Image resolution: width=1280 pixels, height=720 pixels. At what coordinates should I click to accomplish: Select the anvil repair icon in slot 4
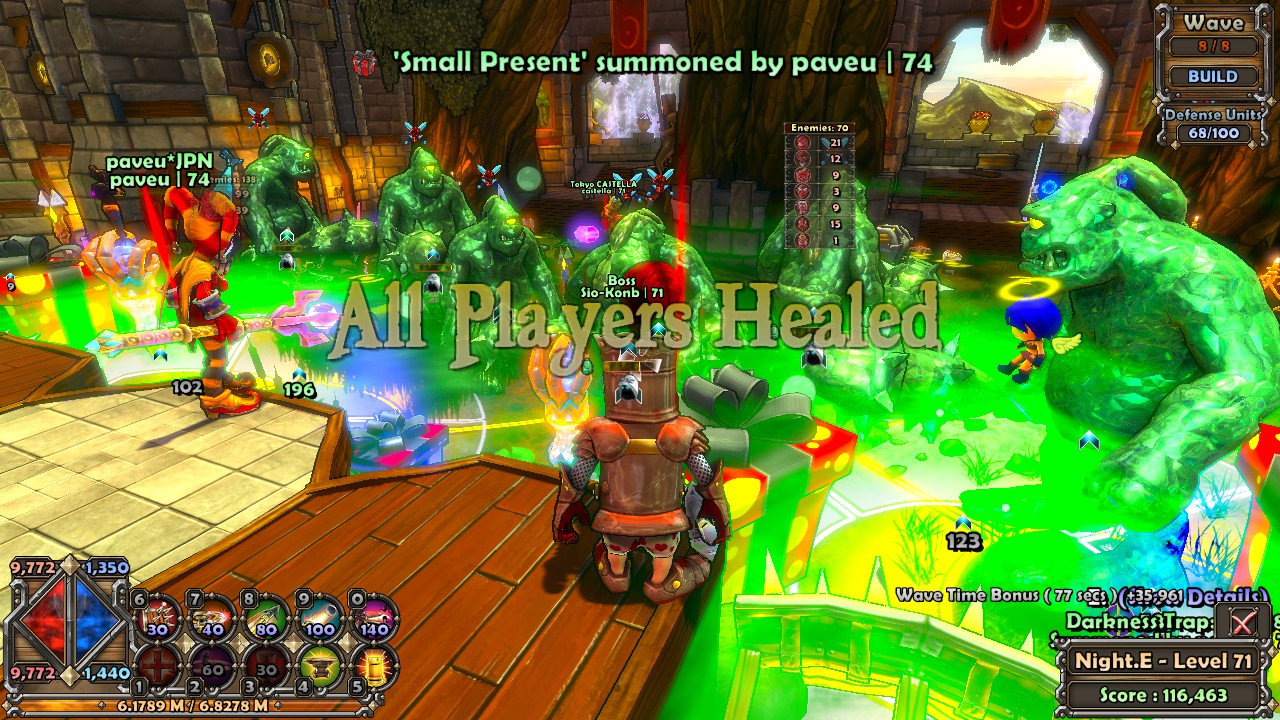pos(320,667)
